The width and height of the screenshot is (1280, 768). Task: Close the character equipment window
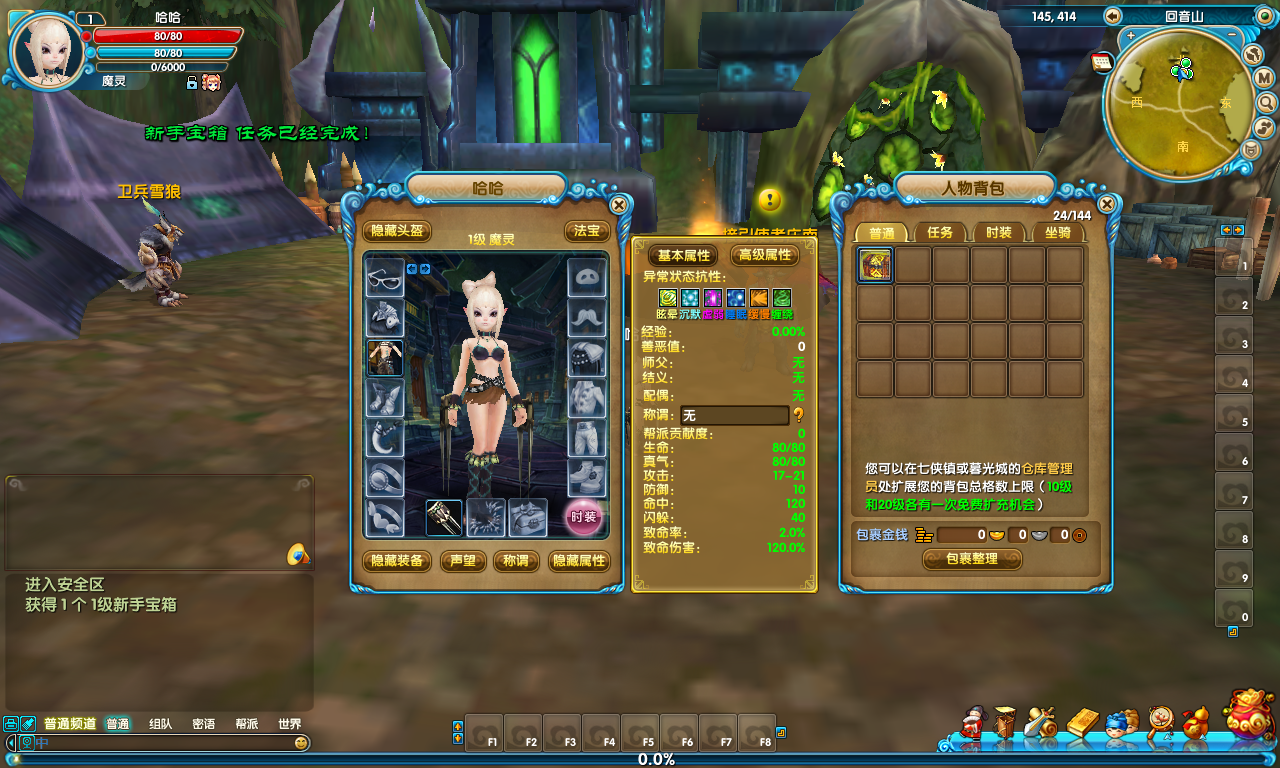(x=619, y=205)
